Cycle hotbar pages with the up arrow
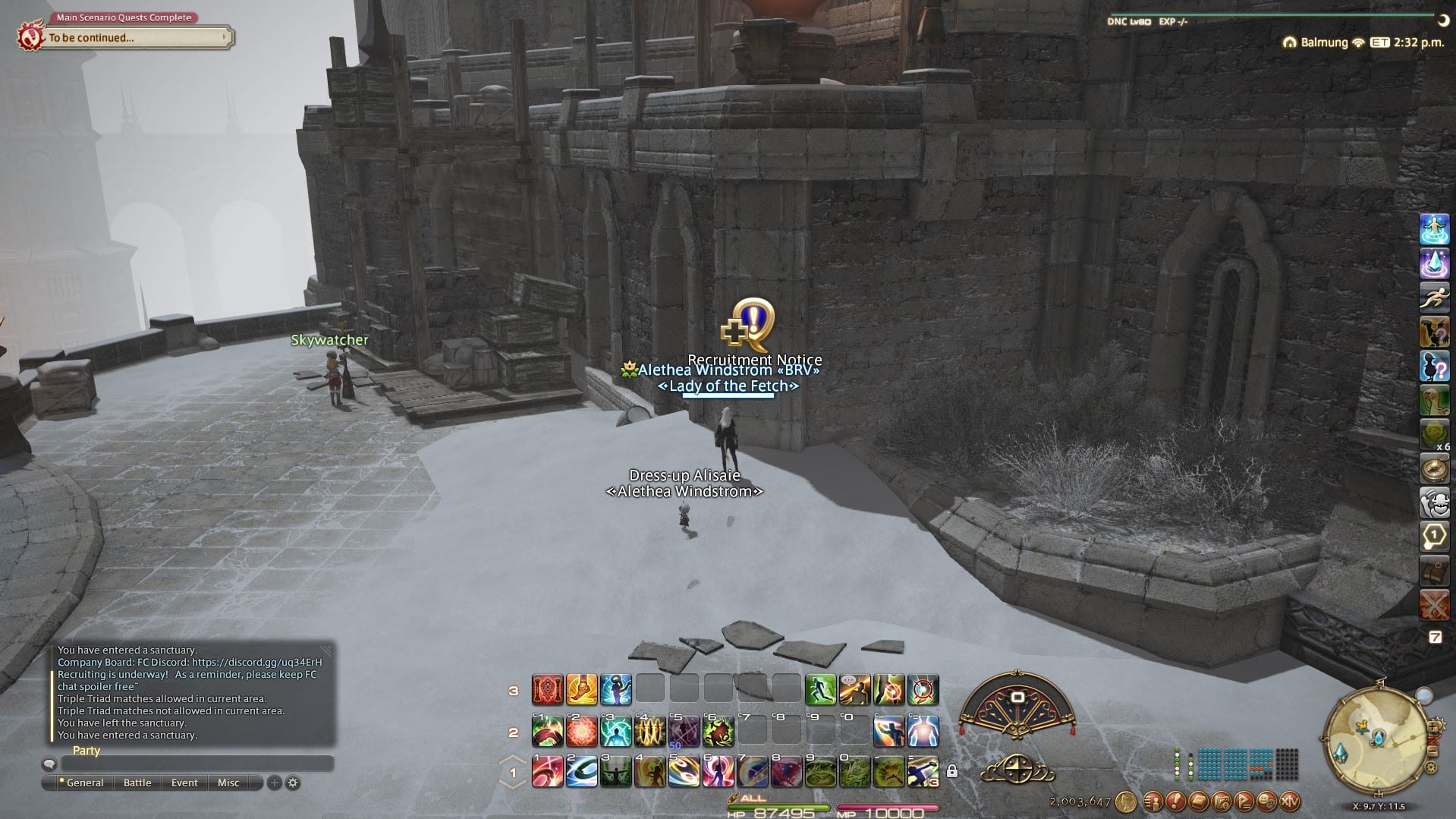Image resolution: width=1456 pixels, height=819 pixels. click(x=514, y=758)
